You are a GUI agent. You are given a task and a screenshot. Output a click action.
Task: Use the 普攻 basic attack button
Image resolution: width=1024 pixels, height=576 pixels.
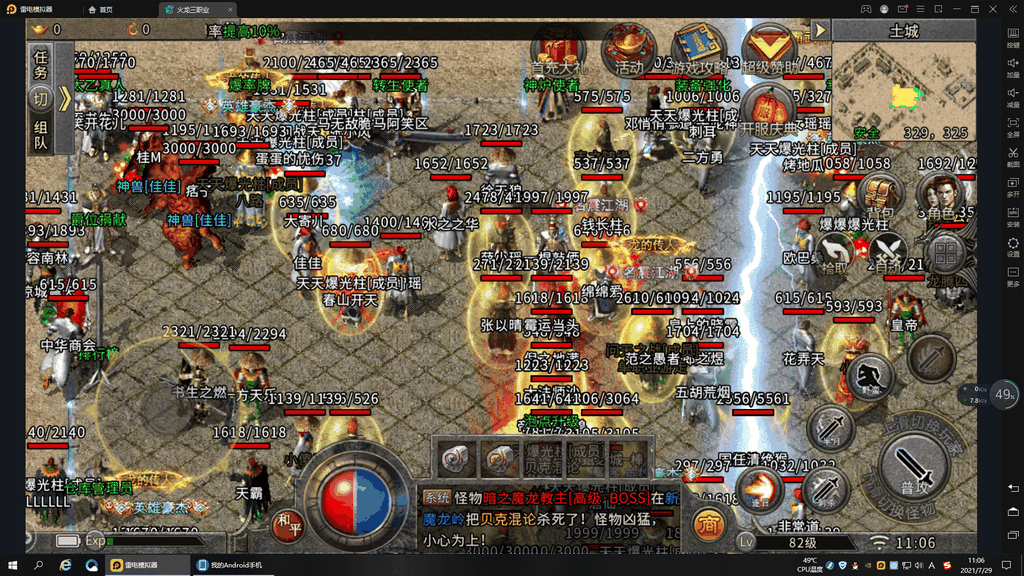click(x=912, y=468)
